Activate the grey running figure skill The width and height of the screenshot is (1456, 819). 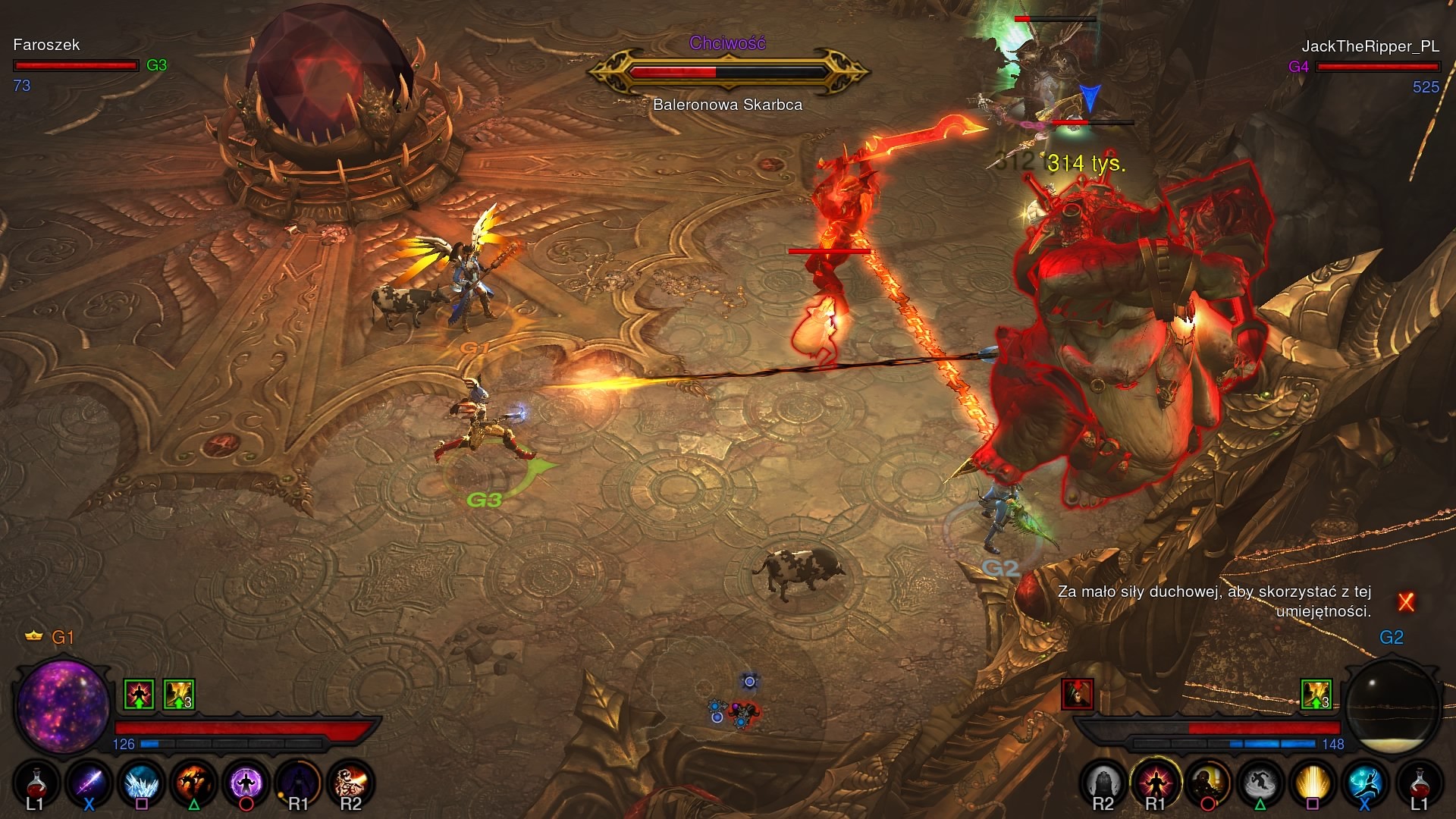pyautogui.click(x=1260, y=781)
